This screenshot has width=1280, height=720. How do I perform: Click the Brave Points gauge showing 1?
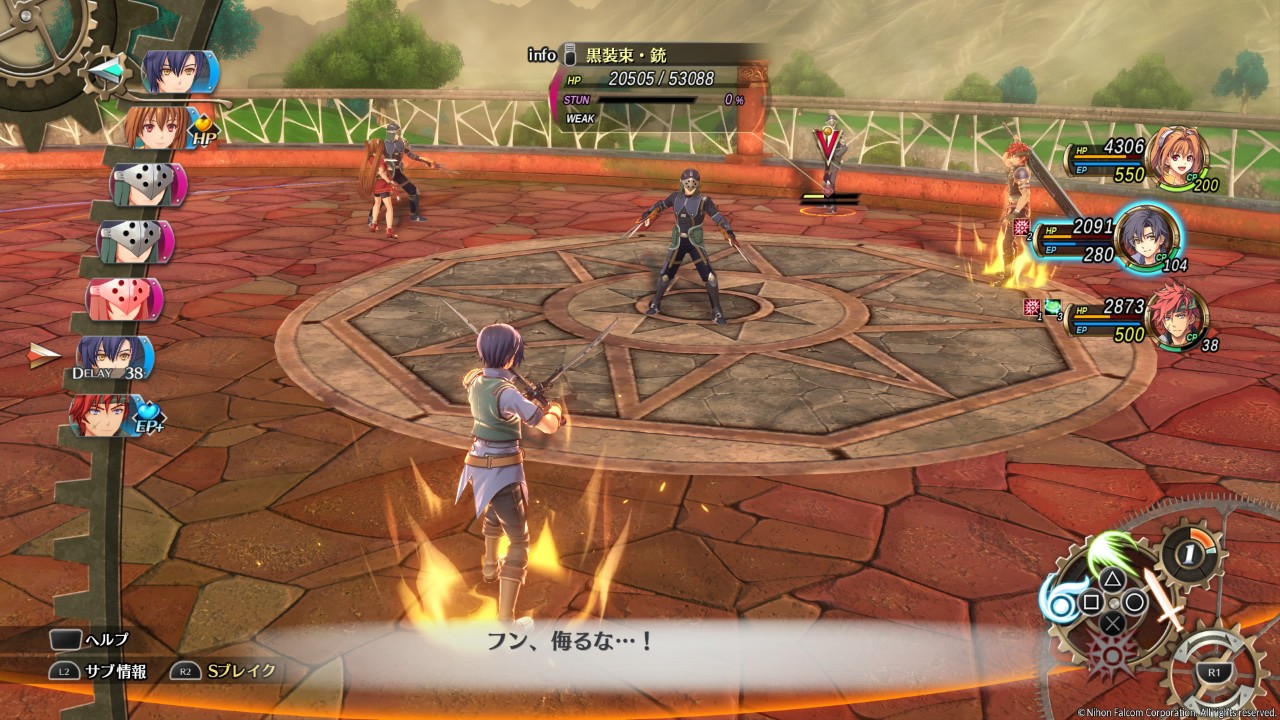pos(1190,552)
